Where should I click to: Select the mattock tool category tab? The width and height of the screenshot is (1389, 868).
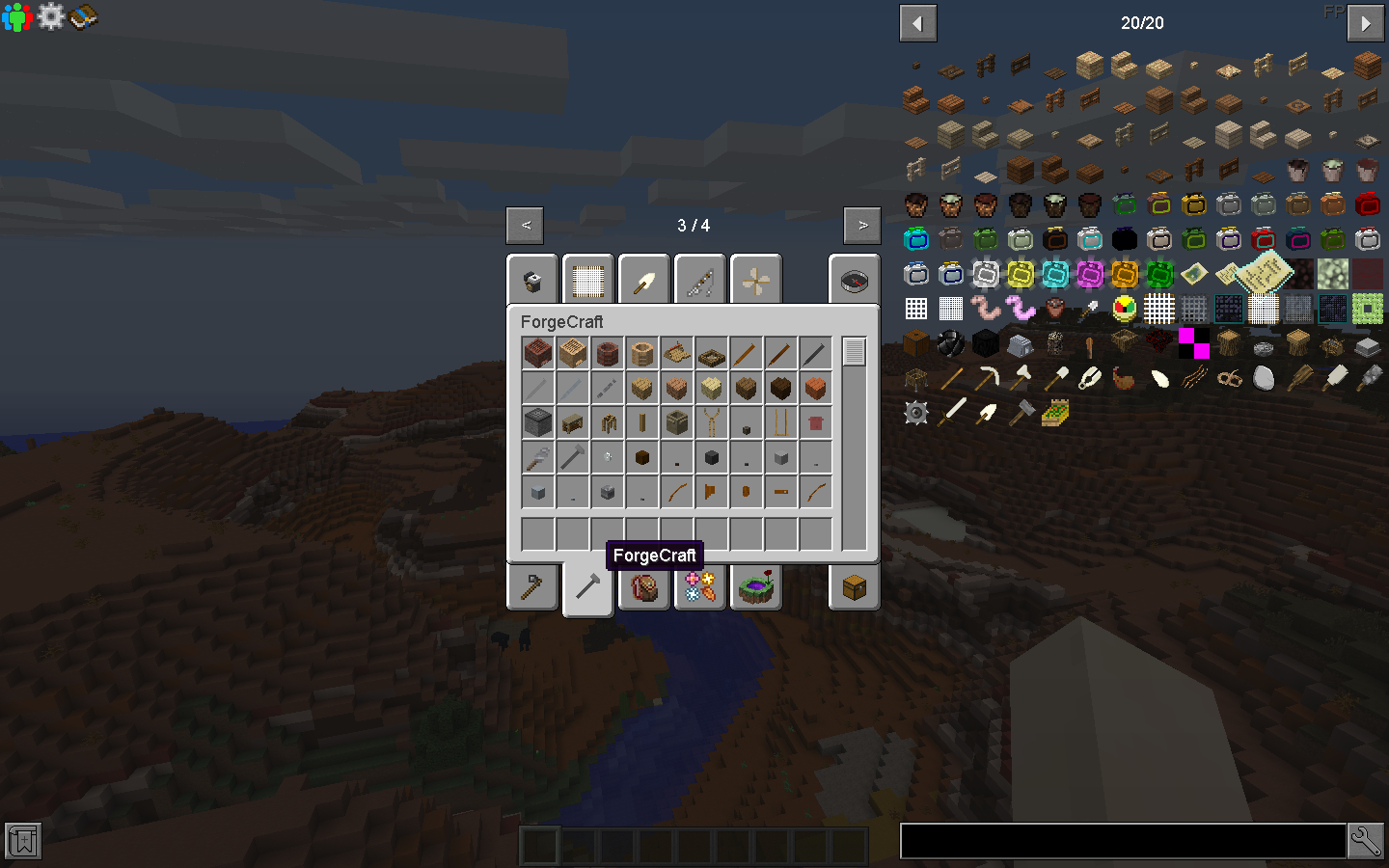coord(531,586)
